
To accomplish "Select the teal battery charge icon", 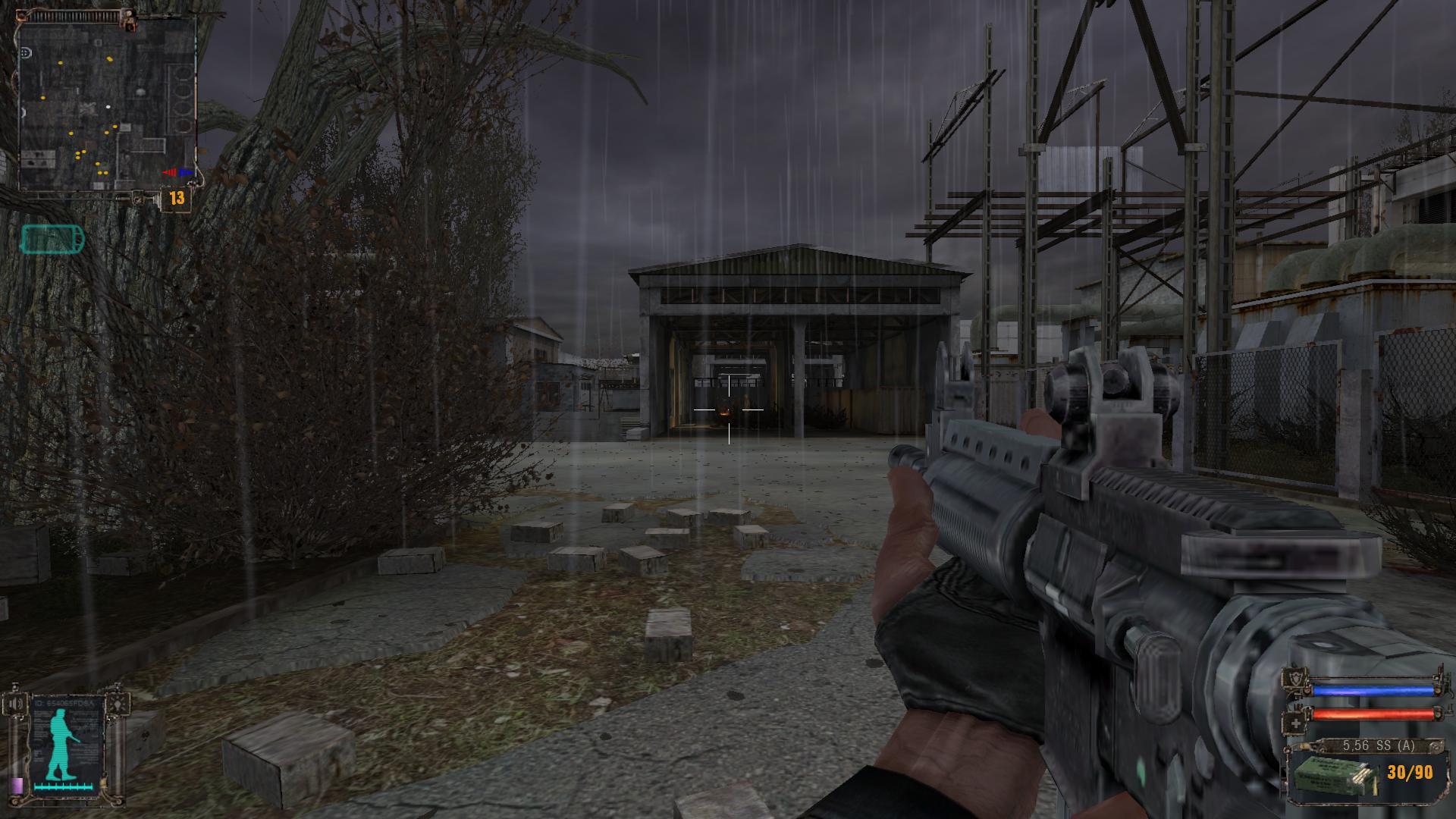I will pyautogui.click(x=52, y=240).
